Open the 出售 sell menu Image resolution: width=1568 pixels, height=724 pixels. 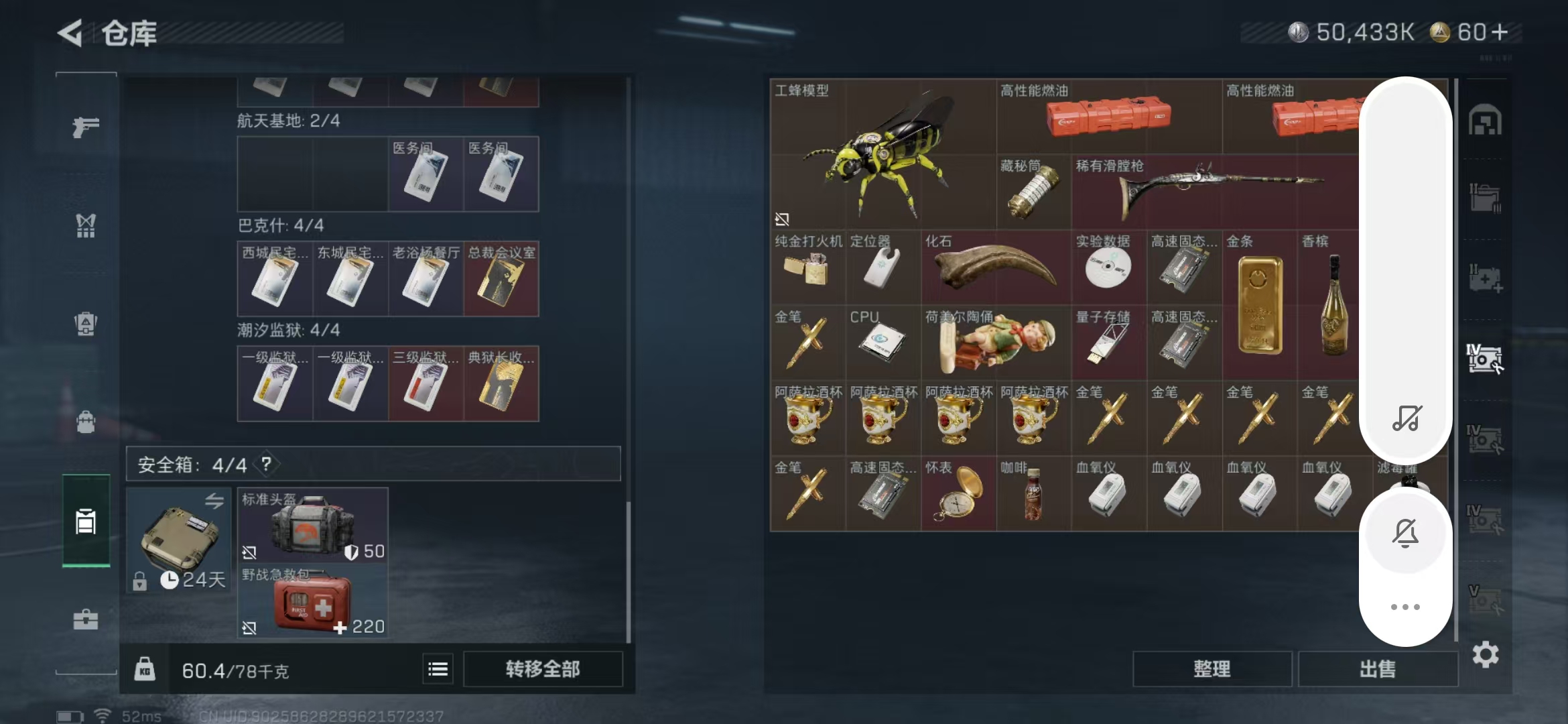[x=1378, y=669]
